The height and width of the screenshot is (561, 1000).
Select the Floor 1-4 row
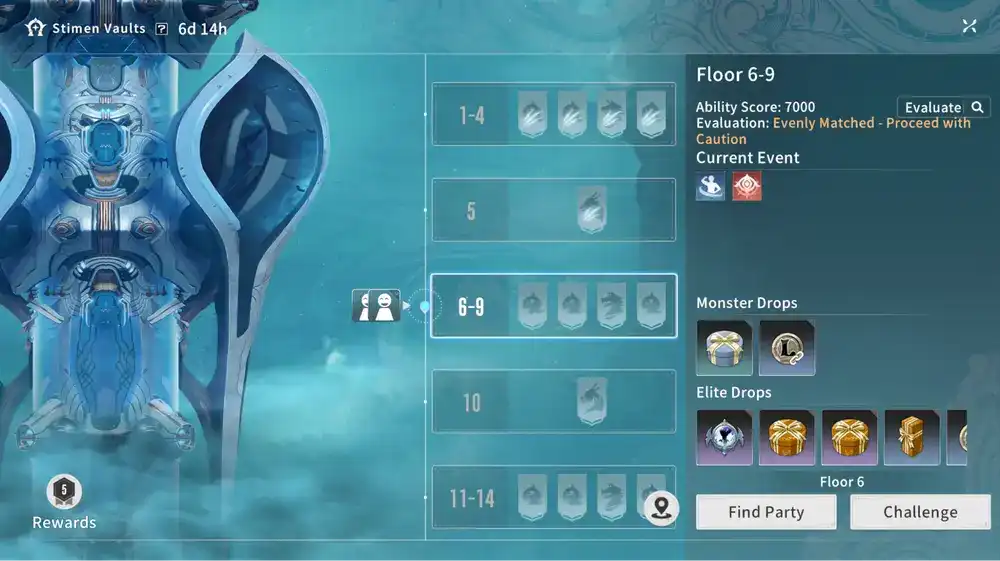tap(553, 114)
